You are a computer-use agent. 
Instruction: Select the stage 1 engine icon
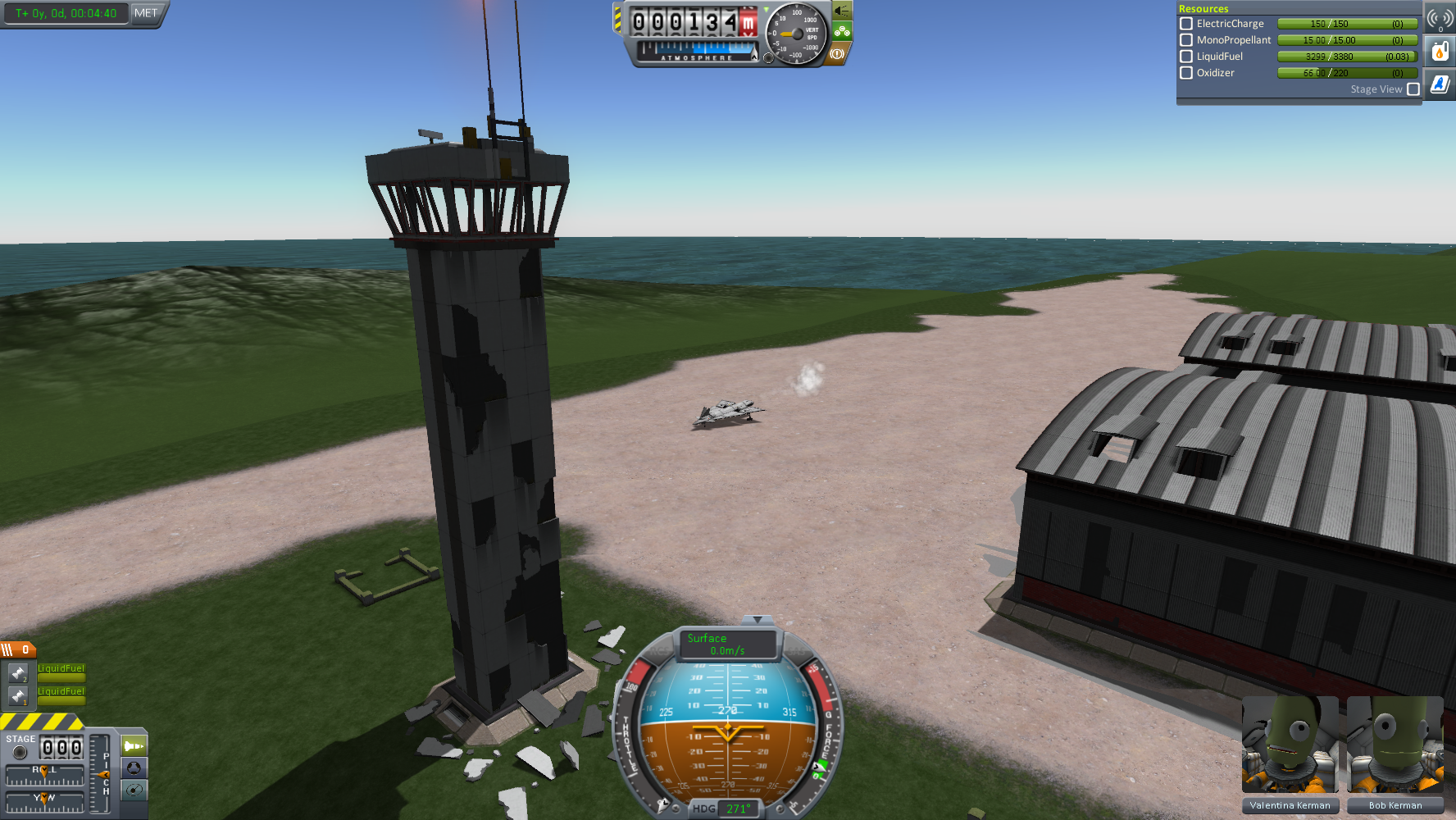18,696
